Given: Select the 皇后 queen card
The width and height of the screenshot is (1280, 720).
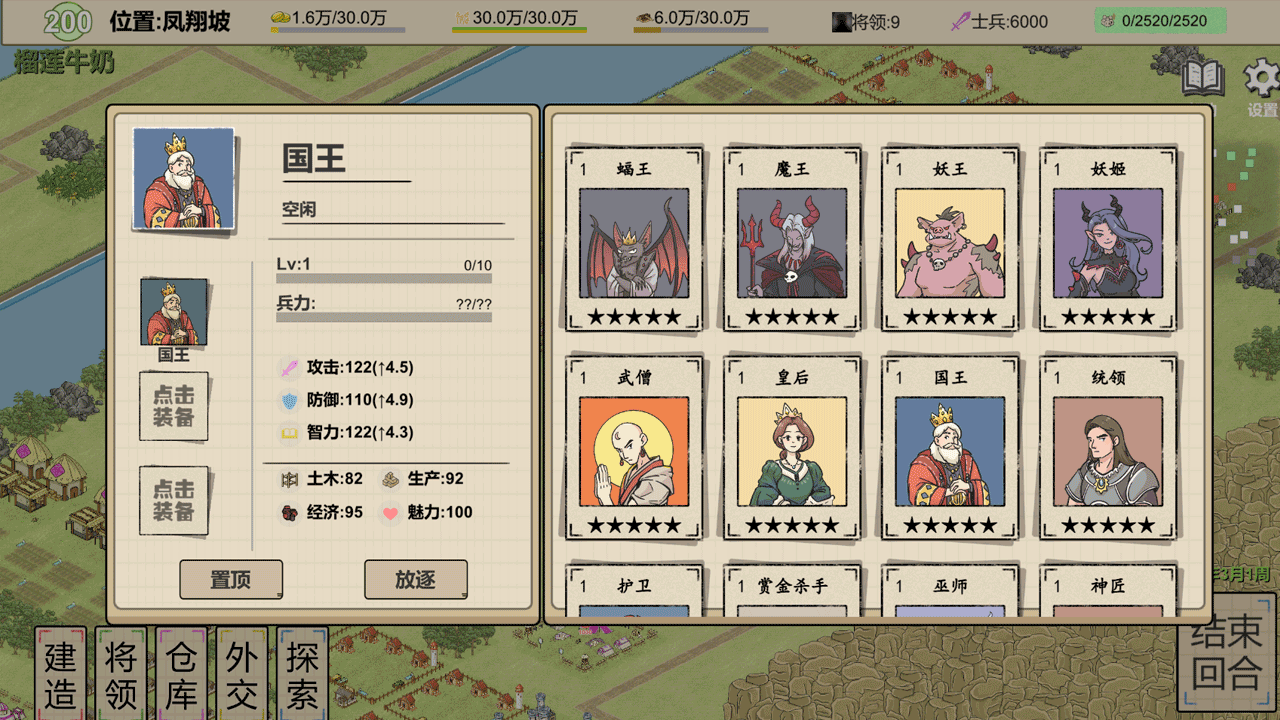Looking at the screenshot, I should point(792,449).
